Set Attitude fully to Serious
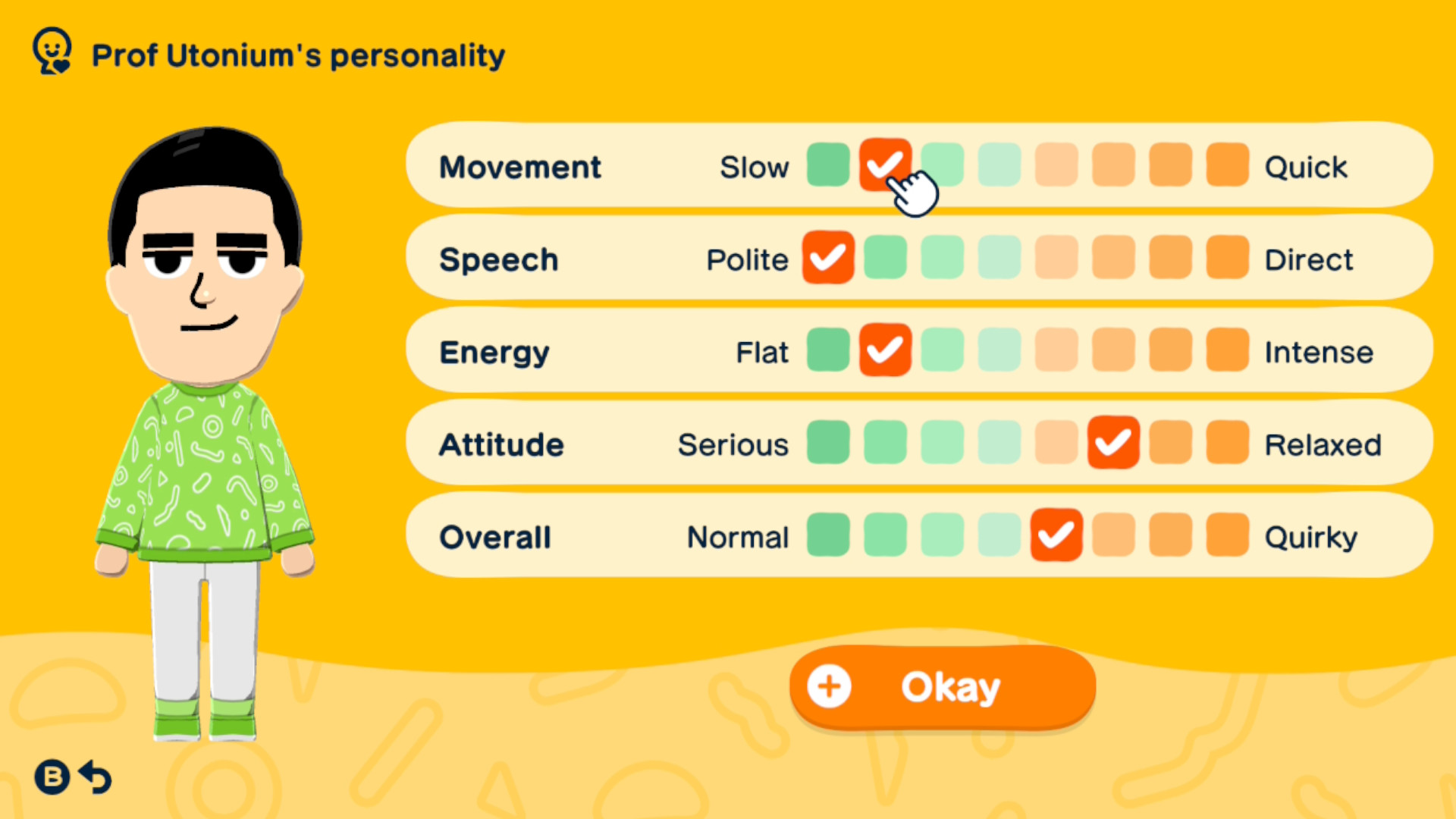Viewport: 1456px width, 819px height. [828, 443]
